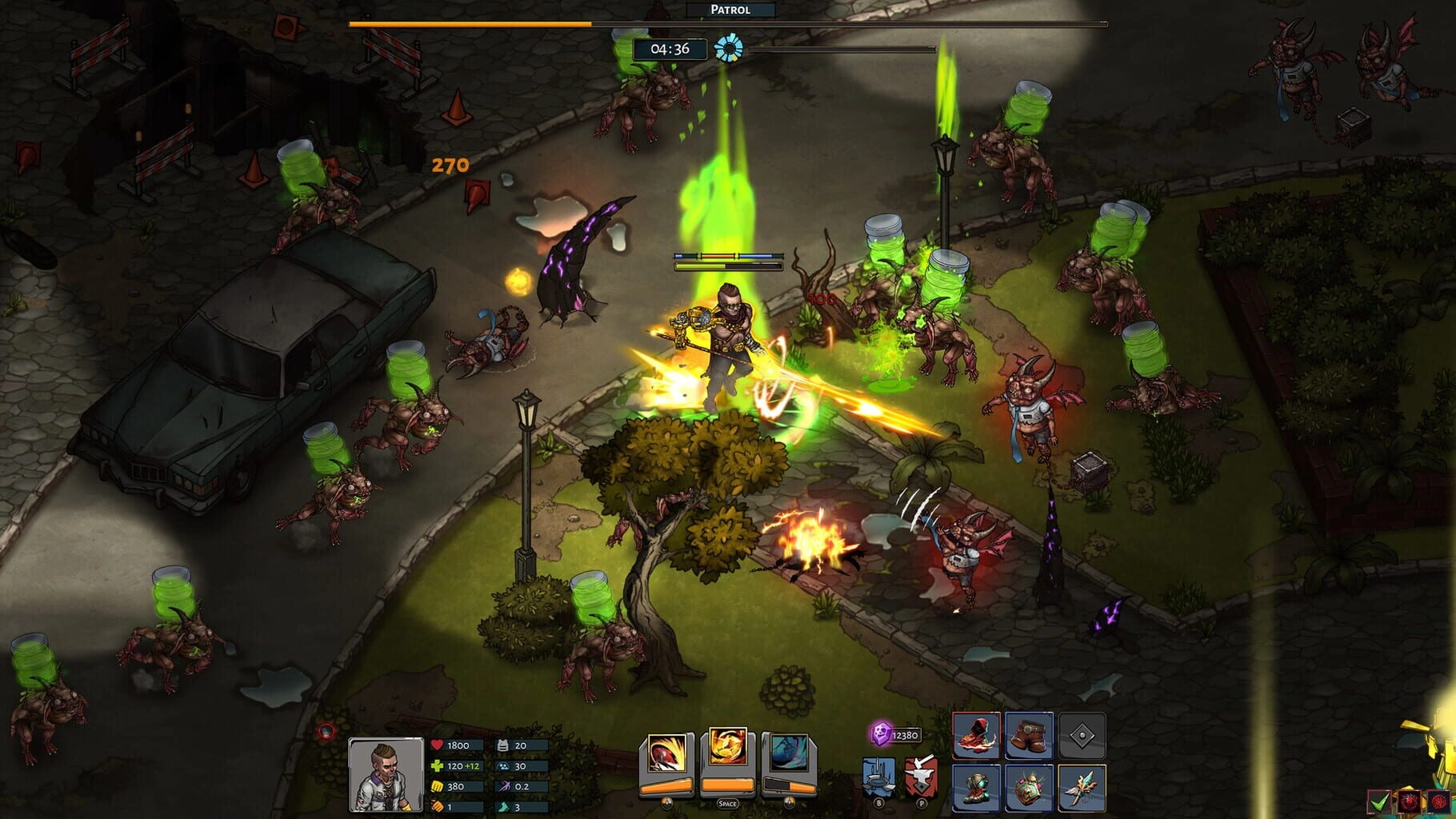Activate the red slash attack ability
Viewport: 1456px width, 819px height.
[x=666, y=754]
